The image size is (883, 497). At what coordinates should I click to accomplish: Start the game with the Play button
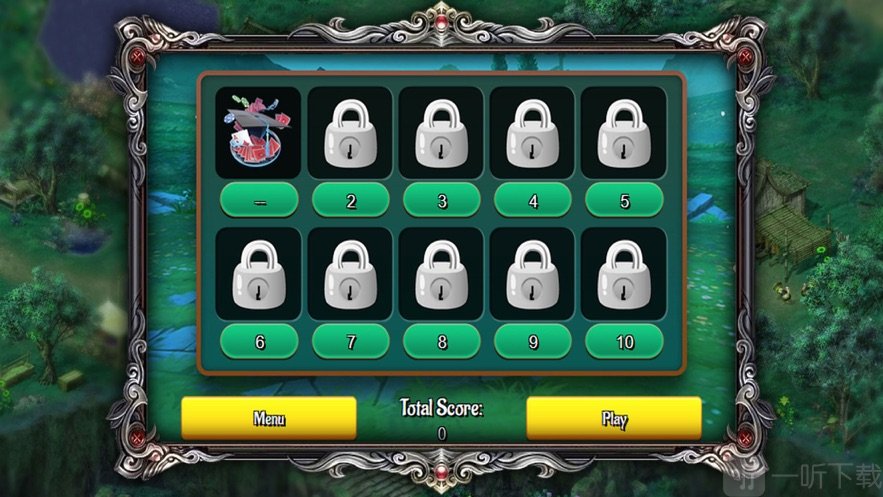click(x=614, y=417)
